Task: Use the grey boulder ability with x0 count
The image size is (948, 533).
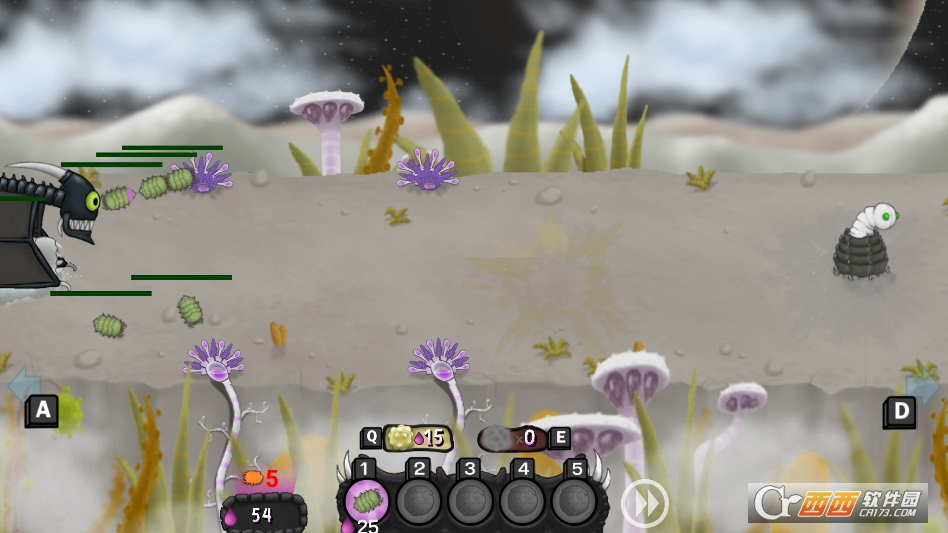Action: coord(511,438)
